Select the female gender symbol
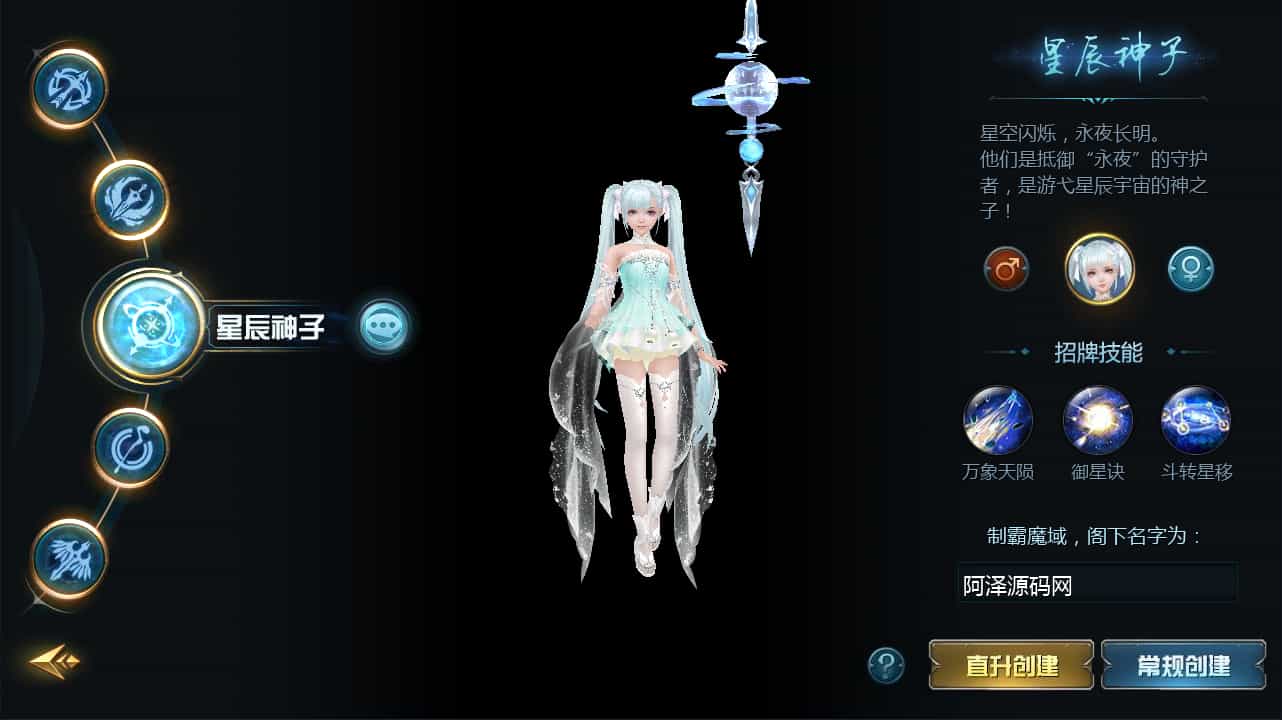This screenshot has height=720, width=1282. click(1190, 267)
